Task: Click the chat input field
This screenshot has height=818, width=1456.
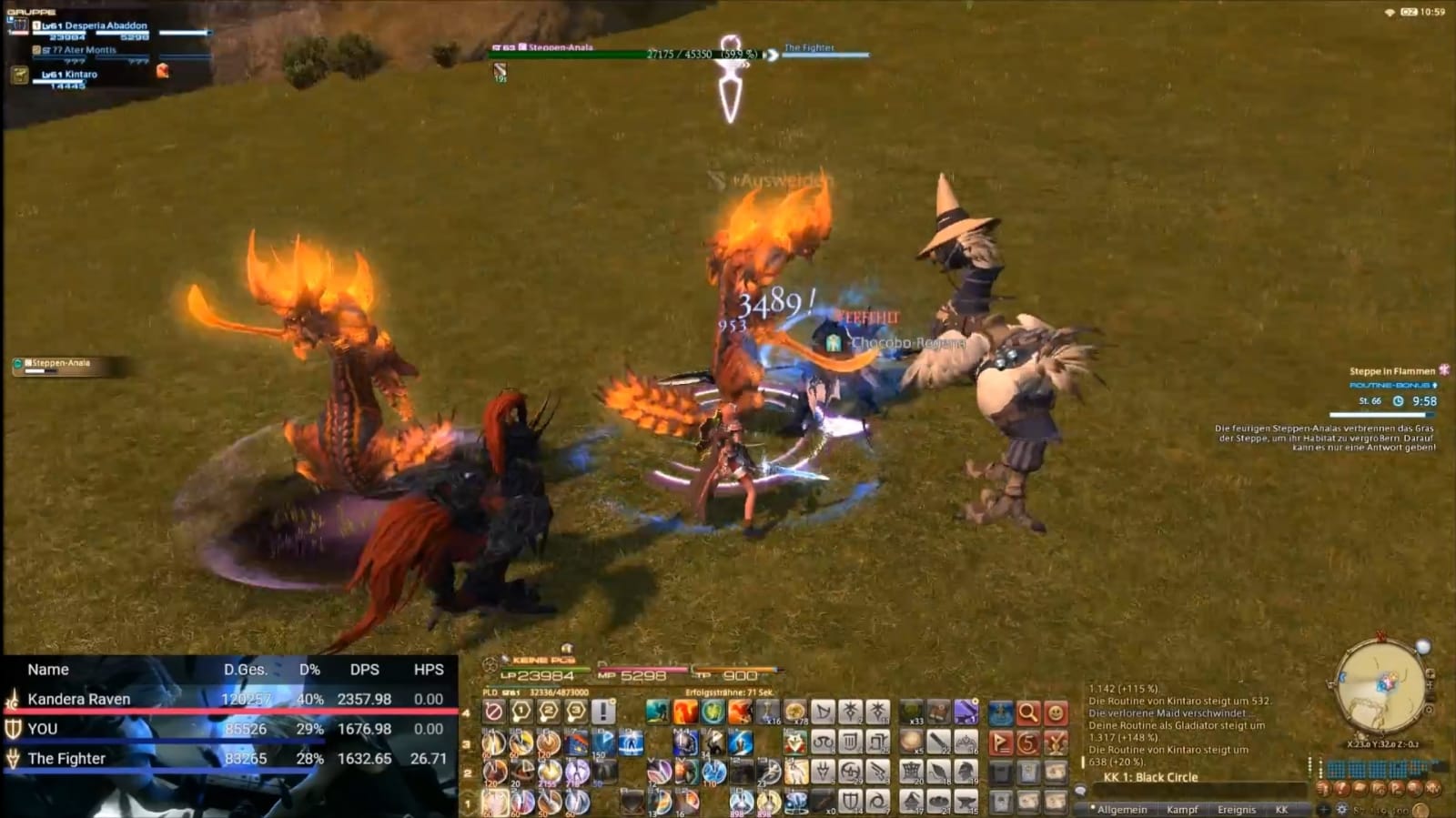Action: [1197, 791]
